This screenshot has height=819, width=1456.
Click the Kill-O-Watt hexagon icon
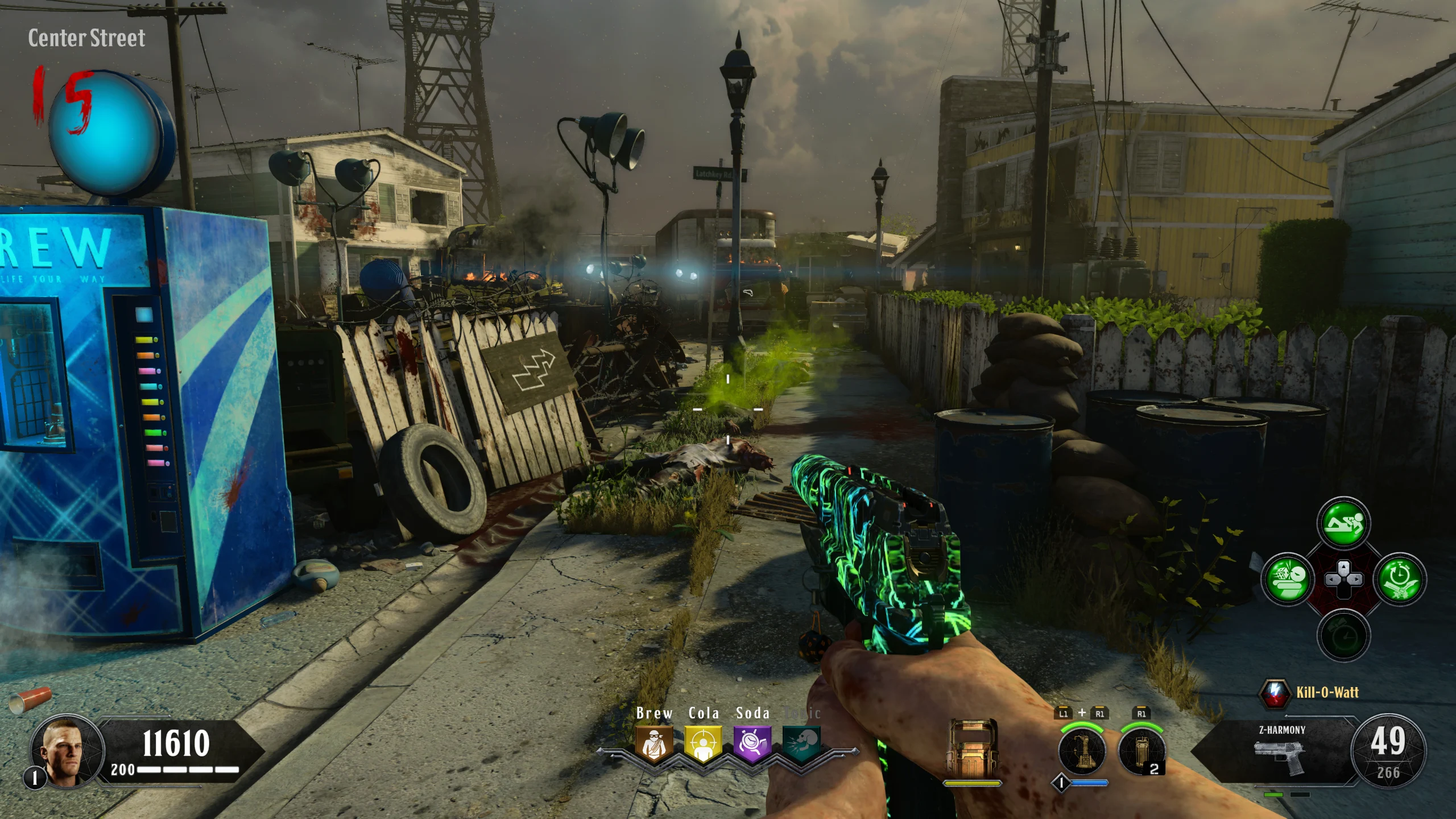pos(1276,692)
